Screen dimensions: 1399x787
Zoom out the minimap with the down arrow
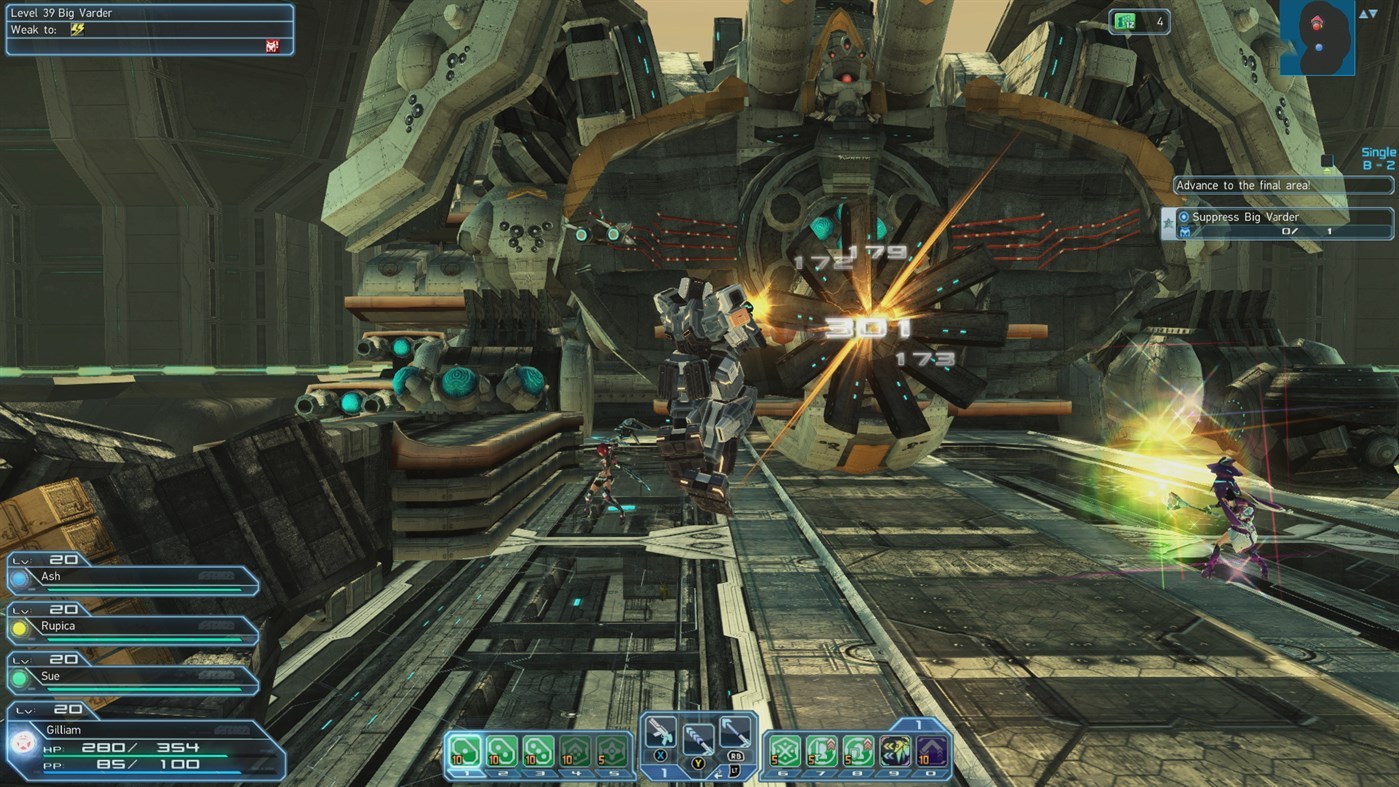(1372, 14)
